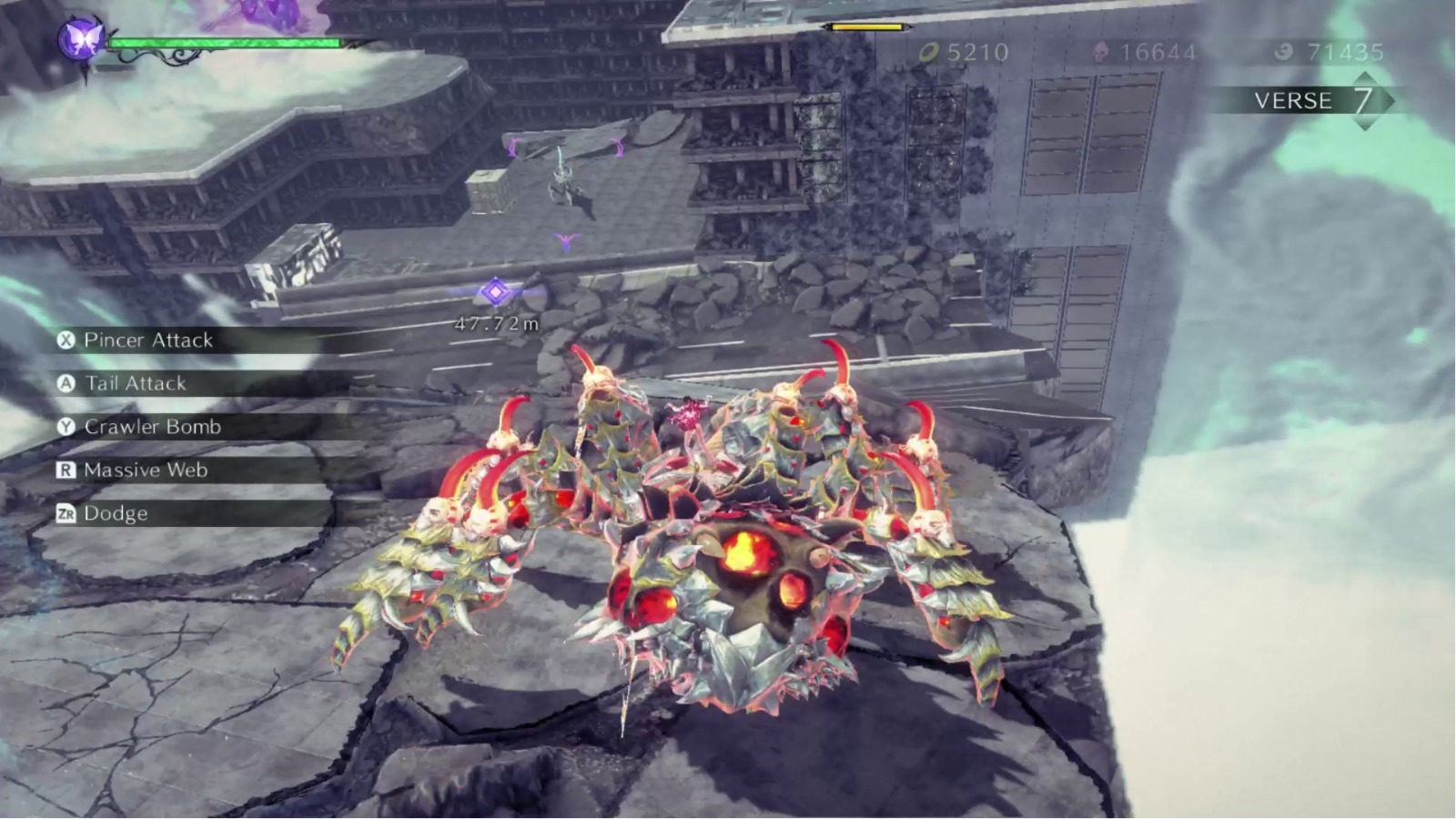Click the halo currency icon showing 5210
The image size is (1456, 819).
[928, 53]
